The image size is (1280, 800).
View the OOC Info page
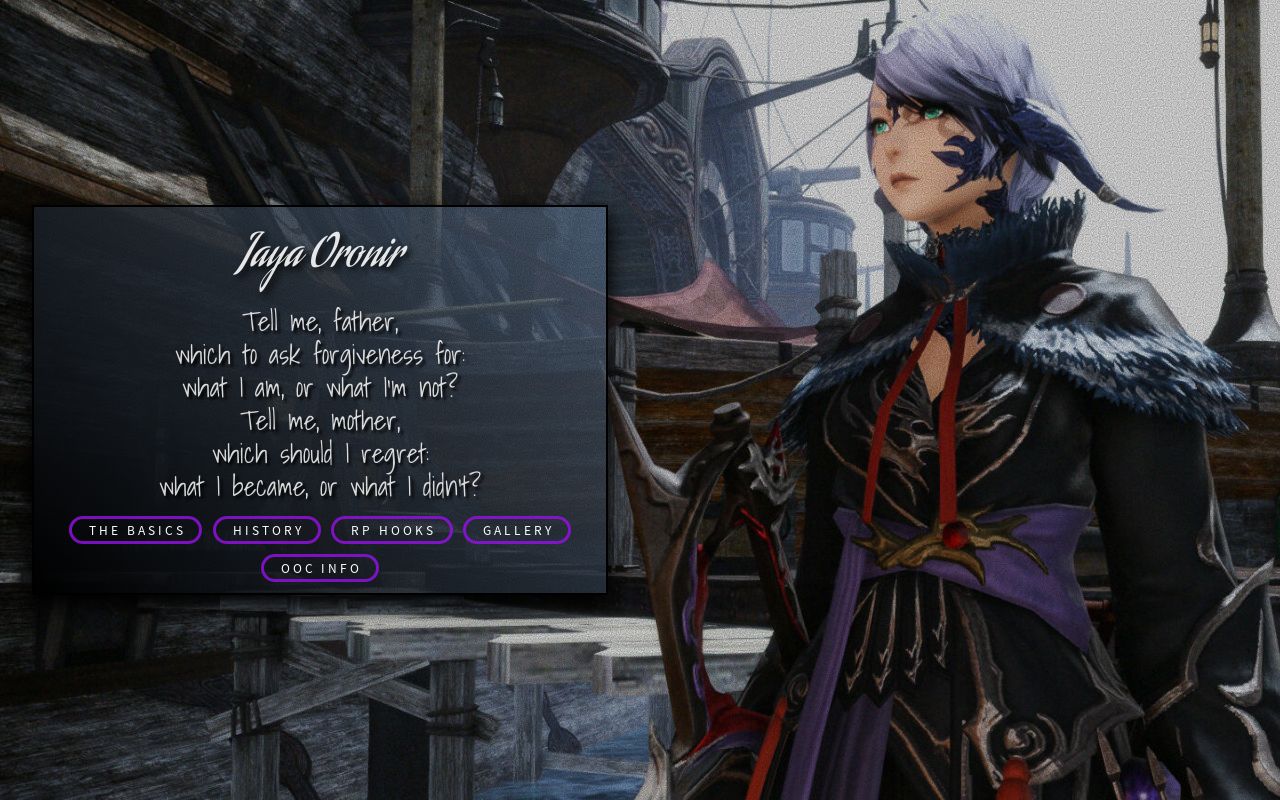[x=320, y=568]
